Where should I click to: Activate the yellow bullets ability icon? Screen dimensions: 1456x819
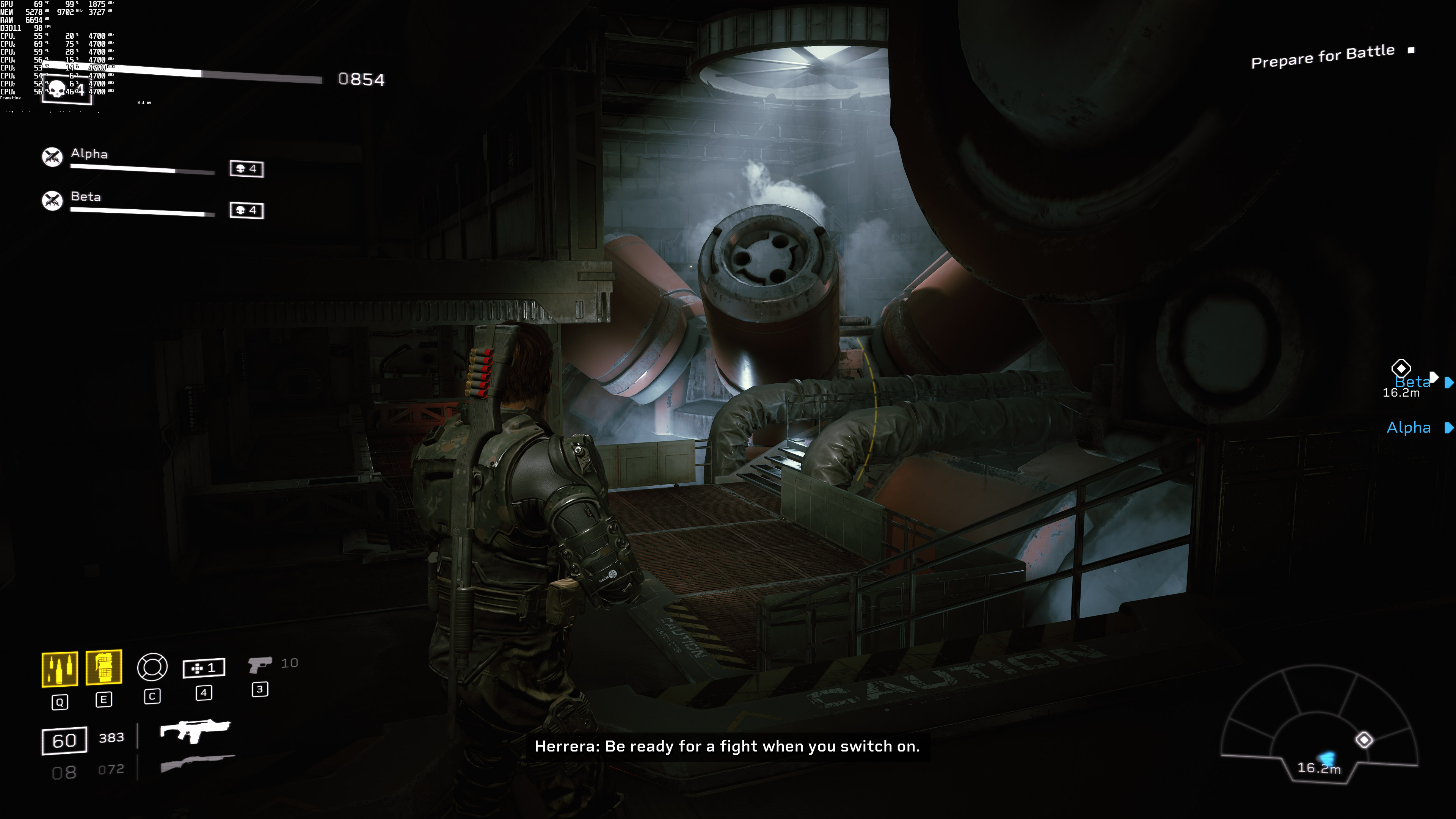pyautogui.click(x=60, y=669)
